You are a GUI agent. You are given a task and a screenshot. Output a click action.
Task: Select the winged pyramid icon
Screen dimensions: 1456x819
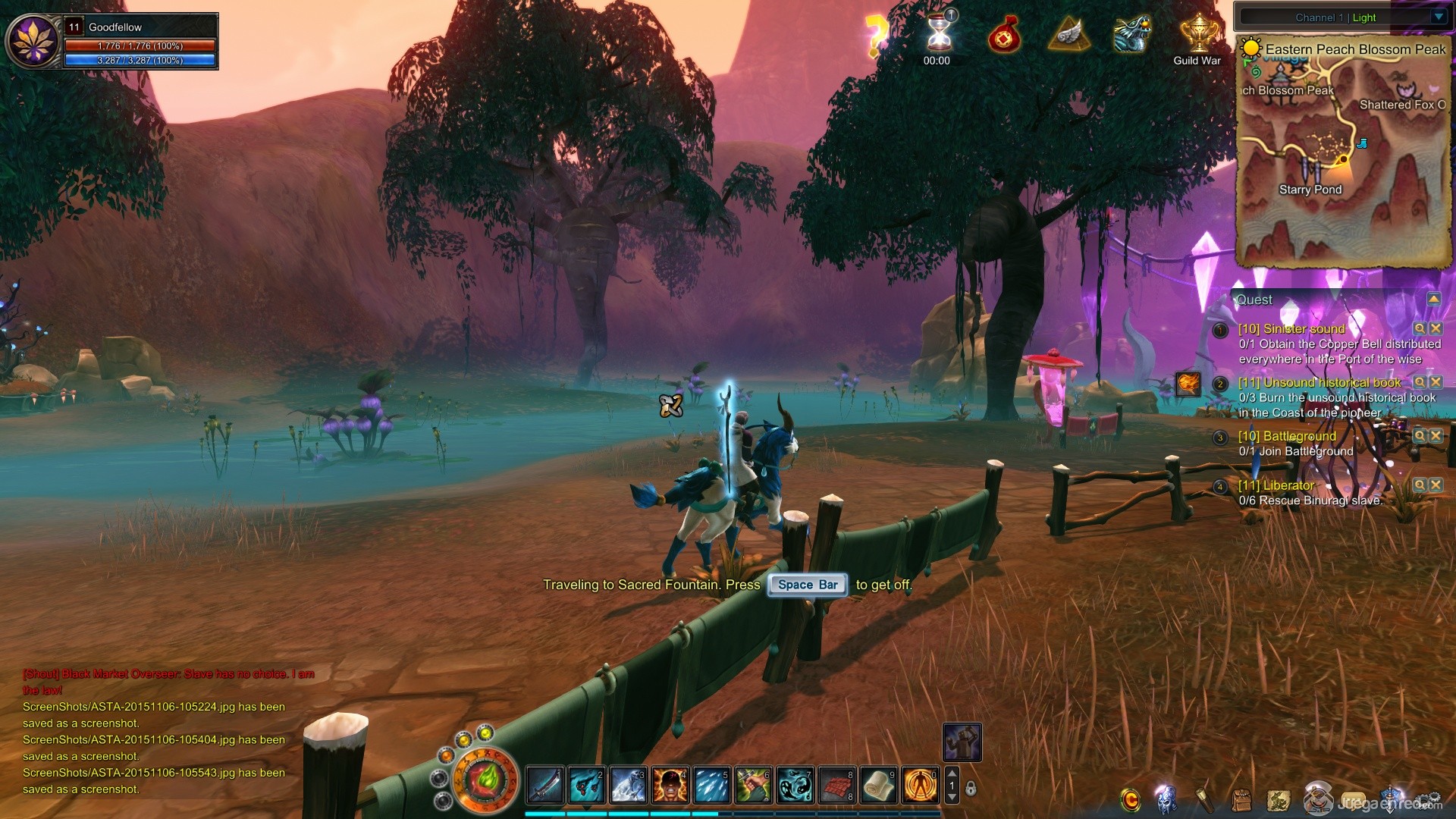click(x=1068, y=34)
